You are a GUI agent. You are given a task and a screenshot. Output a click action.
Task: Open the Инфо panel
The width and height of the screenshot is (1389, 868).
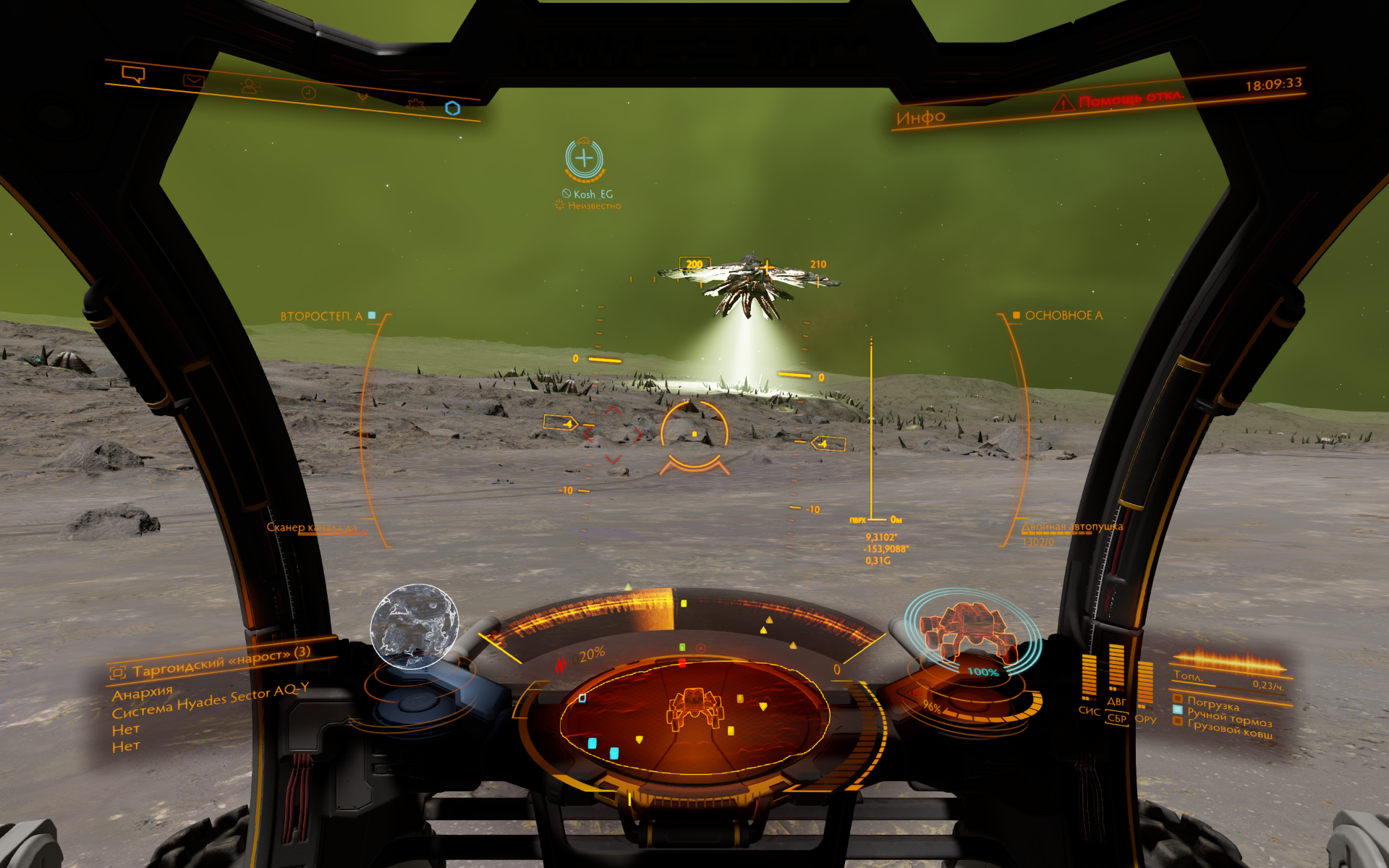point(921,117)
